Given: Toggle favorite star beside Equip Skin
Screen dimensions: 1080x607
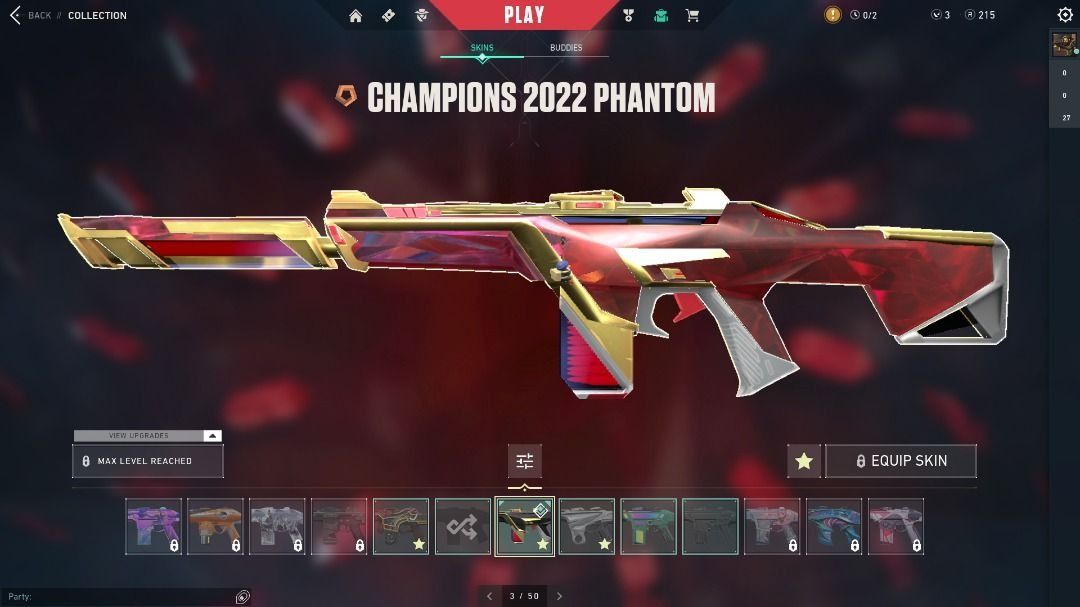Looking at the screenshot, I should click(804, 461).
